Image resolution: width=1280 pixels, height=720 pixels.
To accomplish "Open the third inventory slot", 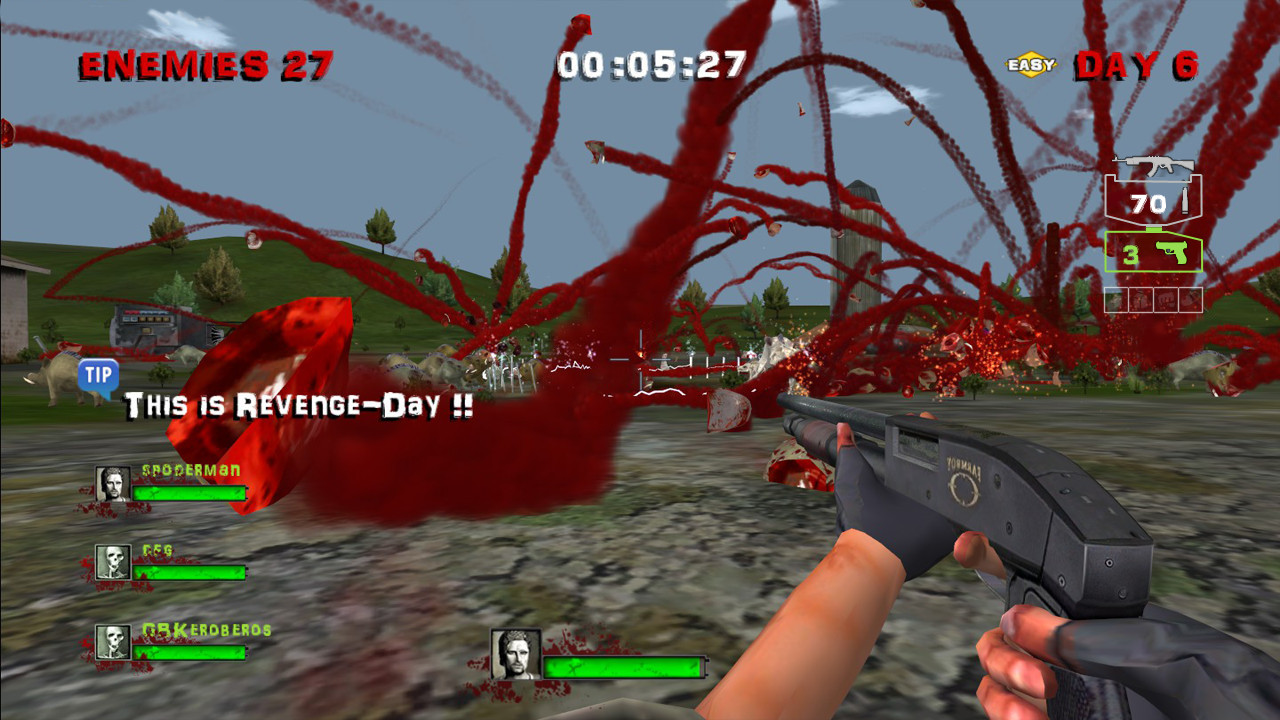I will tap(1166, 298).
